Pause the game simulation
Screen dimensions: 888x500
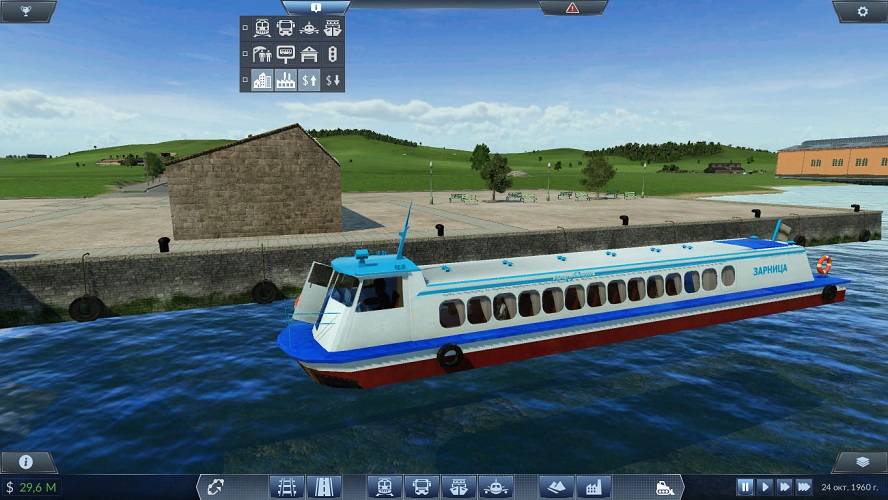click(x=745, y=487)
